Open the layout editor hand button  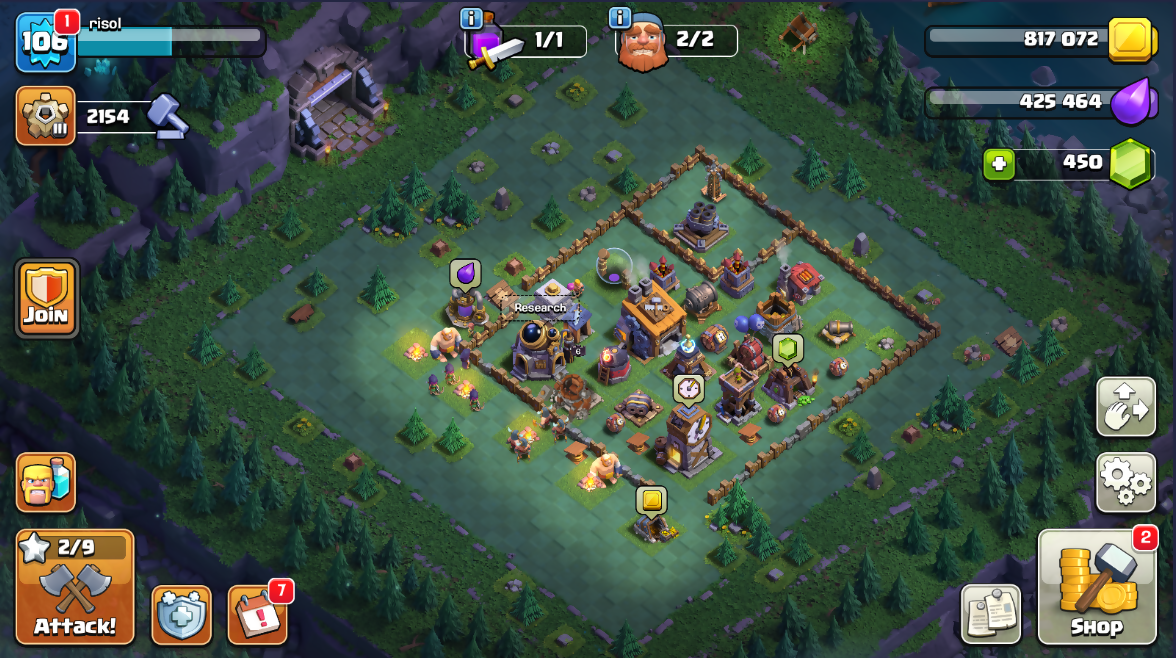1125,406
